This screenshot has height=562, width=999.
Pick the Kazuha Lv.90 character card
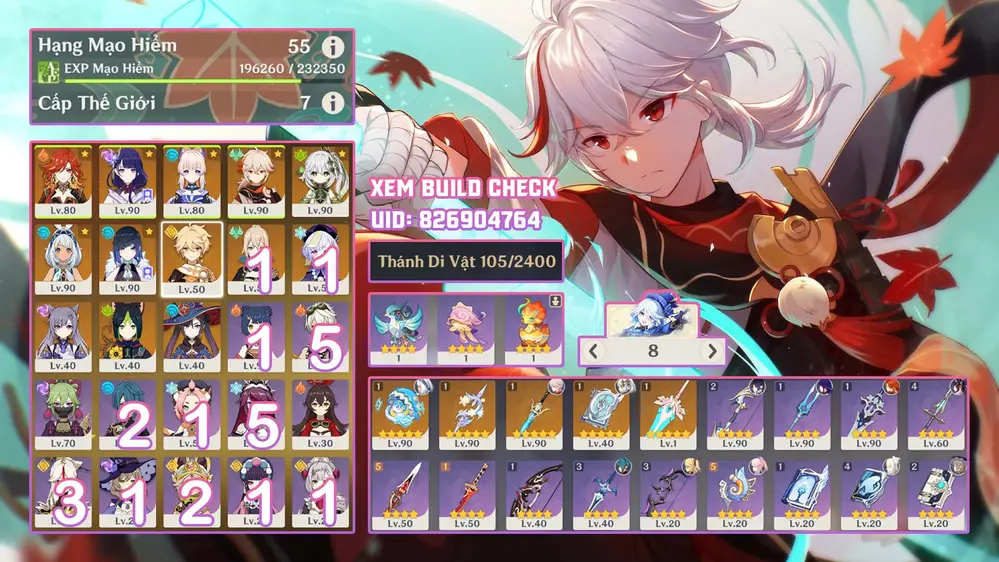tap(256, 181)
